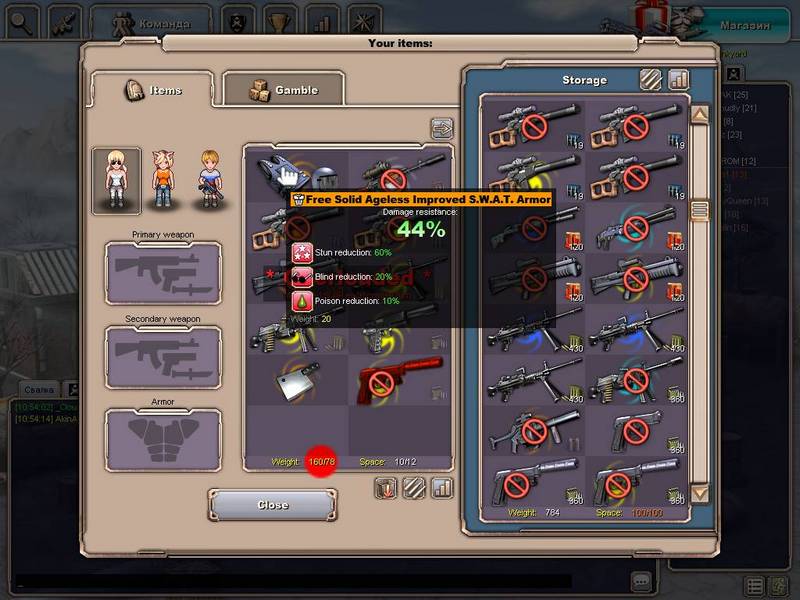This screenshot has width=800, height=600.
Task: Click the Primary weapon equipment slot
Action: pos(164,273)
